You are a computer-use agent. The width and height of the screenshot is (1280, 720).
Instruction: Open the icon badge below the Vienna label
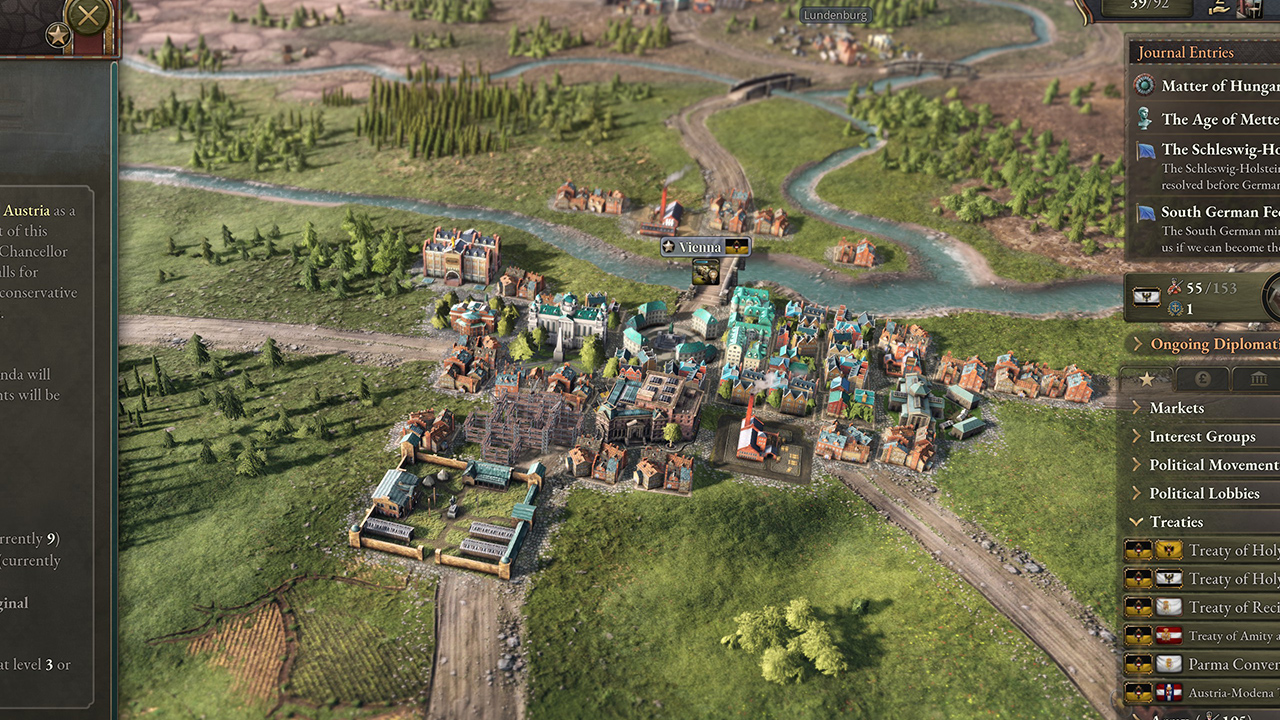tap(706, 271)
